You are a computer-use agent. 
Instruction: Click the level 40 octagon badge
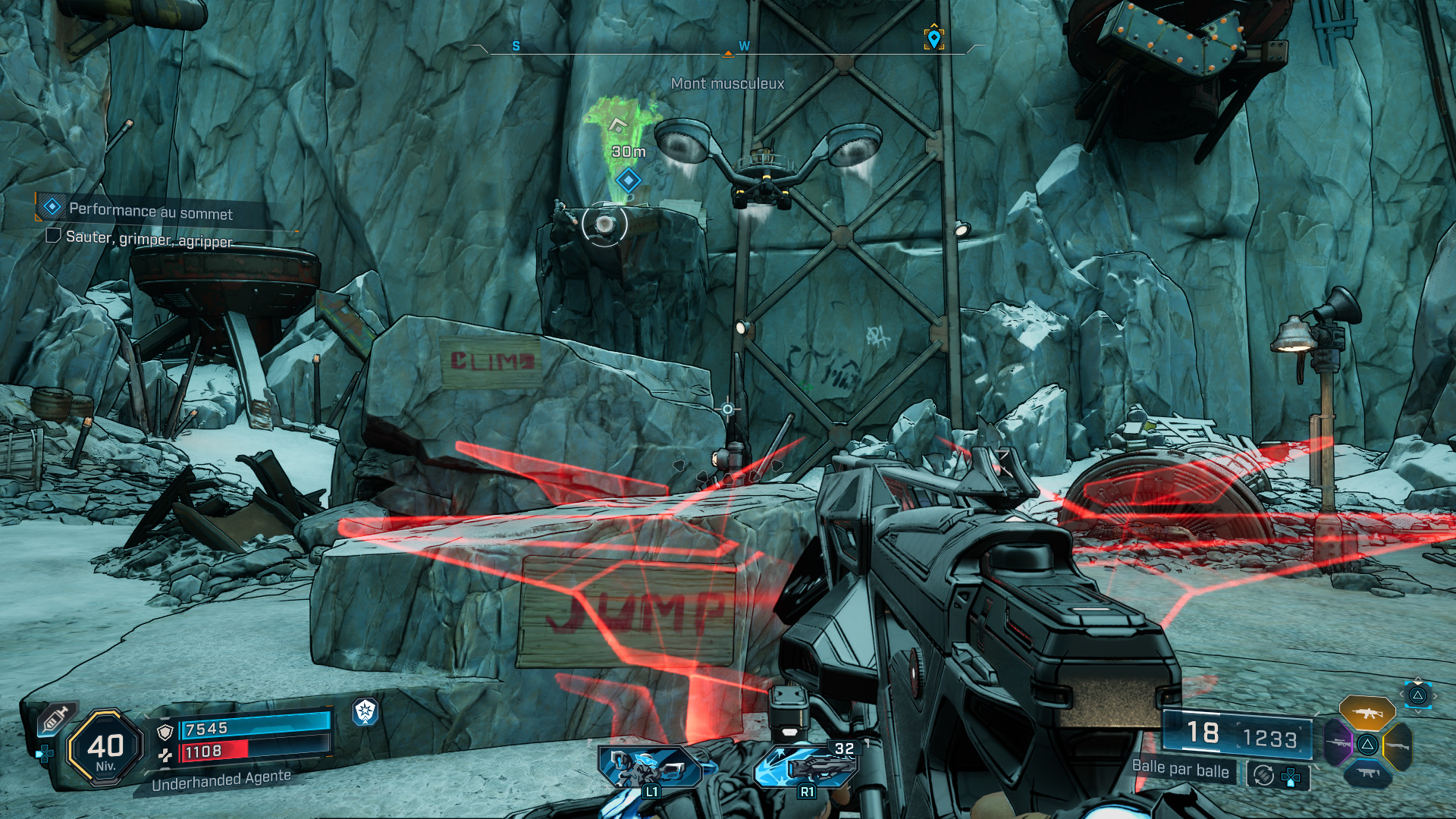point(105,748)
